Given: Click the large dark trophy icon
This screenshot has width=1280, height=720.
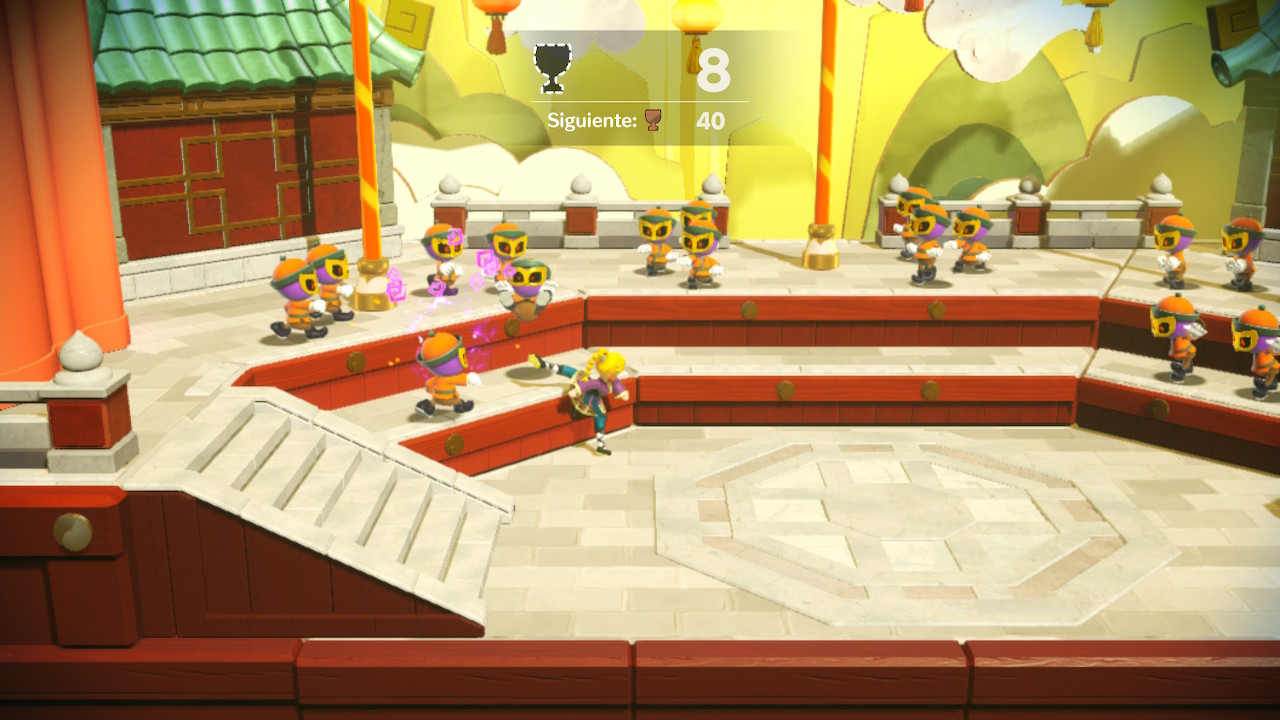Looking at the screenshot, I should (553, 67).
